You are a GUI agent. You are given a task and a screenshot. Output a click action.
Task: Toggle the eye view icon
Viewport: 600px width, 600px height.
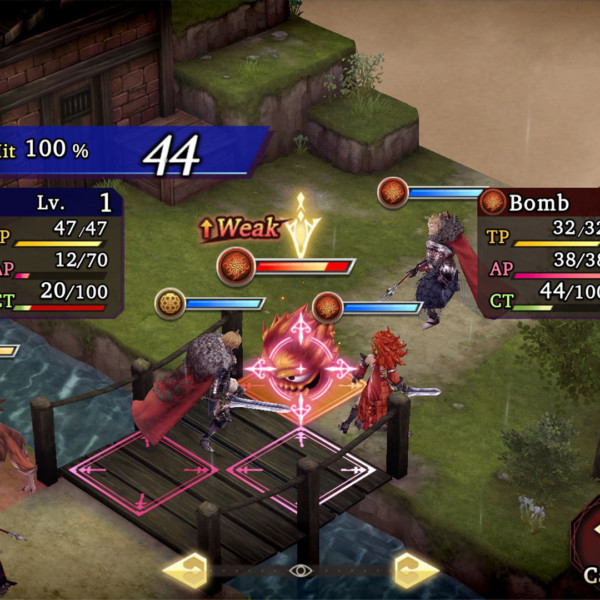300,571
